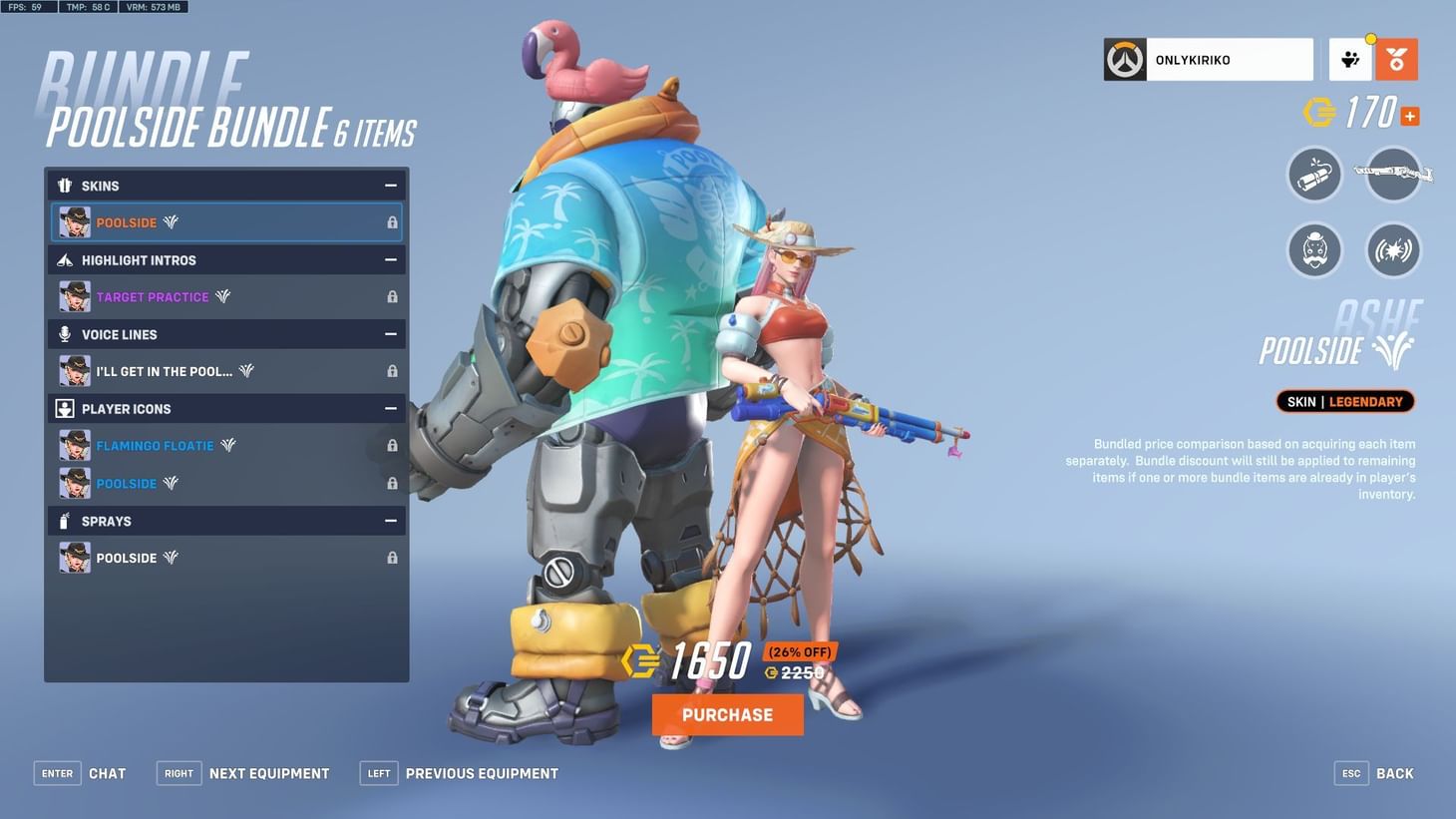
Task: Collapse the Sprays section
Action: tap(392, 520)
